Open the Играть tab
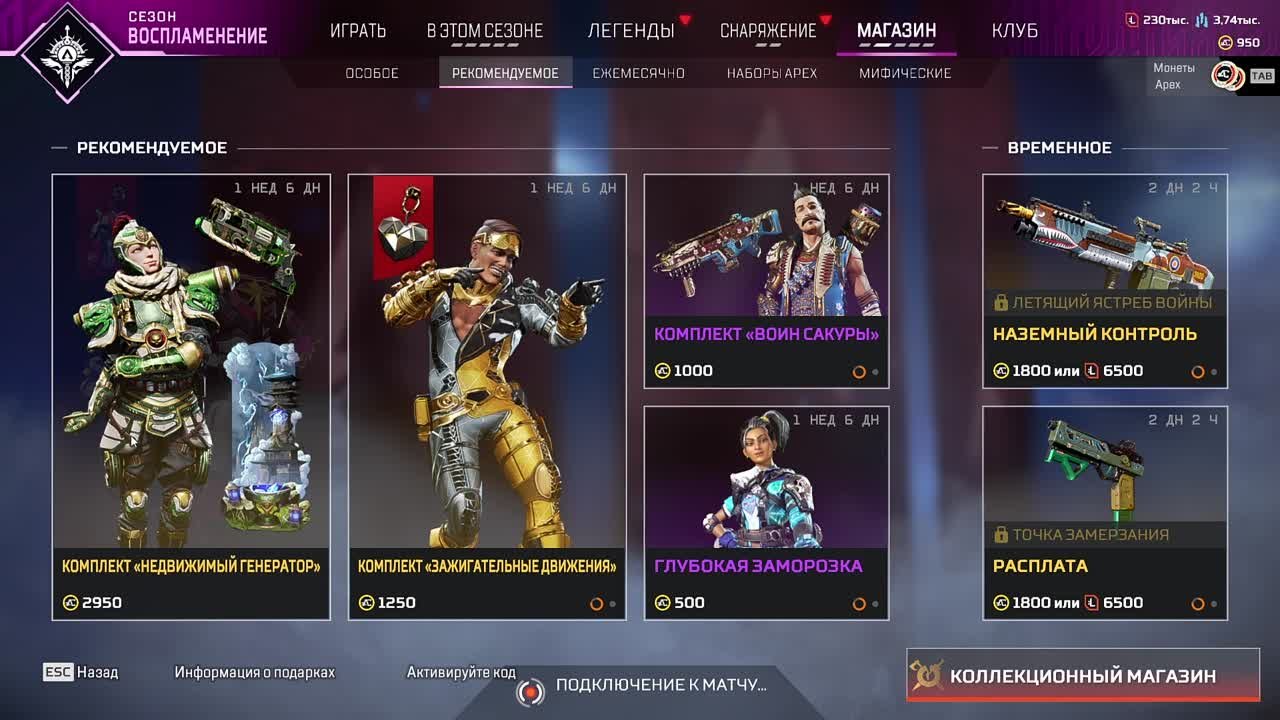1280x720 pixels. pyautogui.click(x=358, y=31)
